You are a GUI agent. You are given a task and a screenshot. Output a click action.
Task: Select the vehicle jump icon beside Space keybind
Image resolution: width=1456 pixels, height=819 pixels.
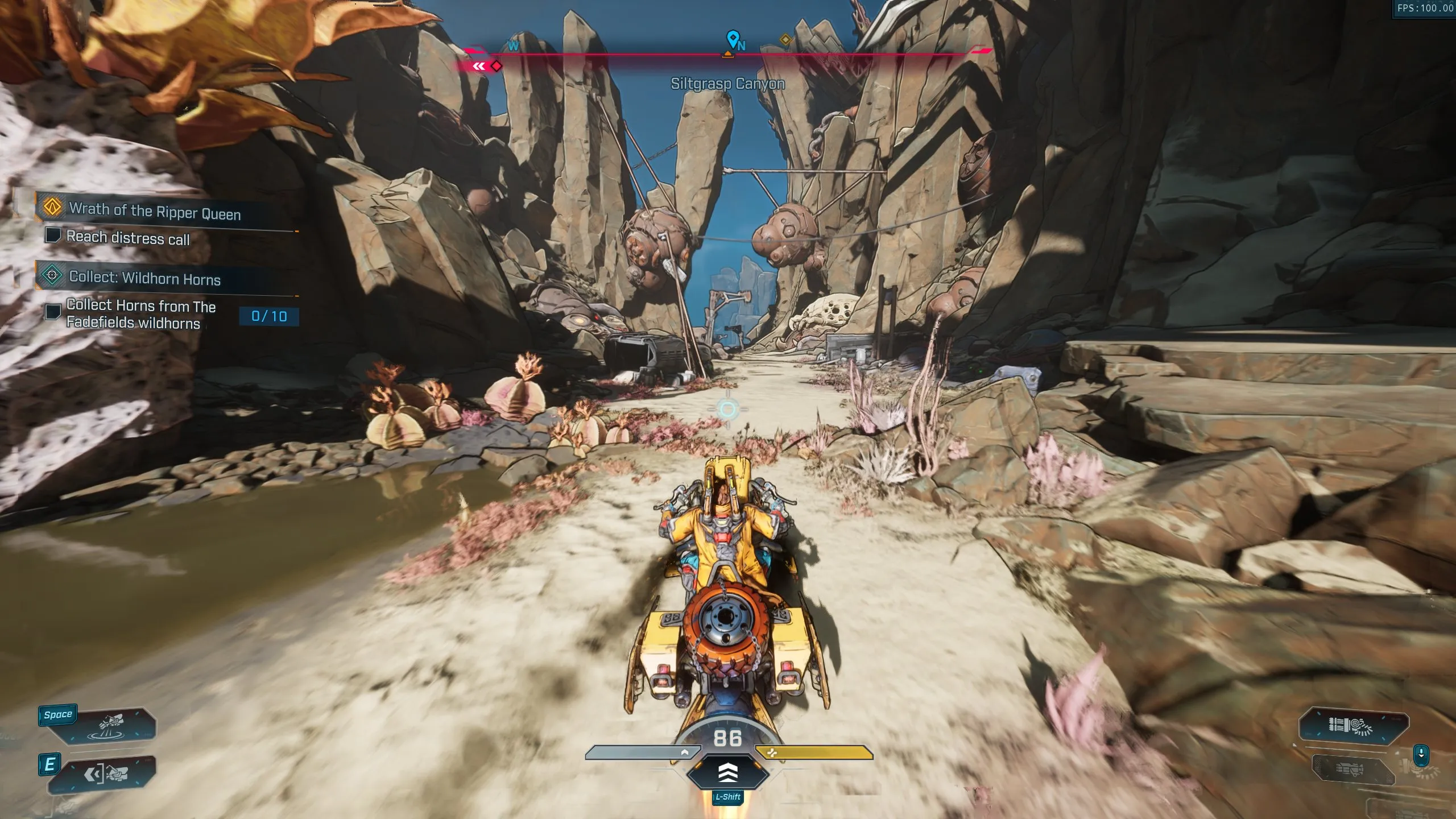[111, 725]
